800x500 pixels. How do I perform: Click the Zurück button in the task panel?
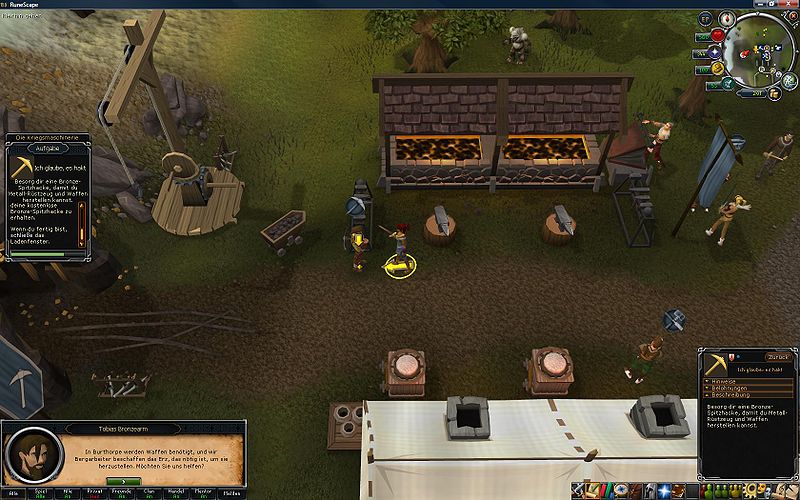pos(777,356)
